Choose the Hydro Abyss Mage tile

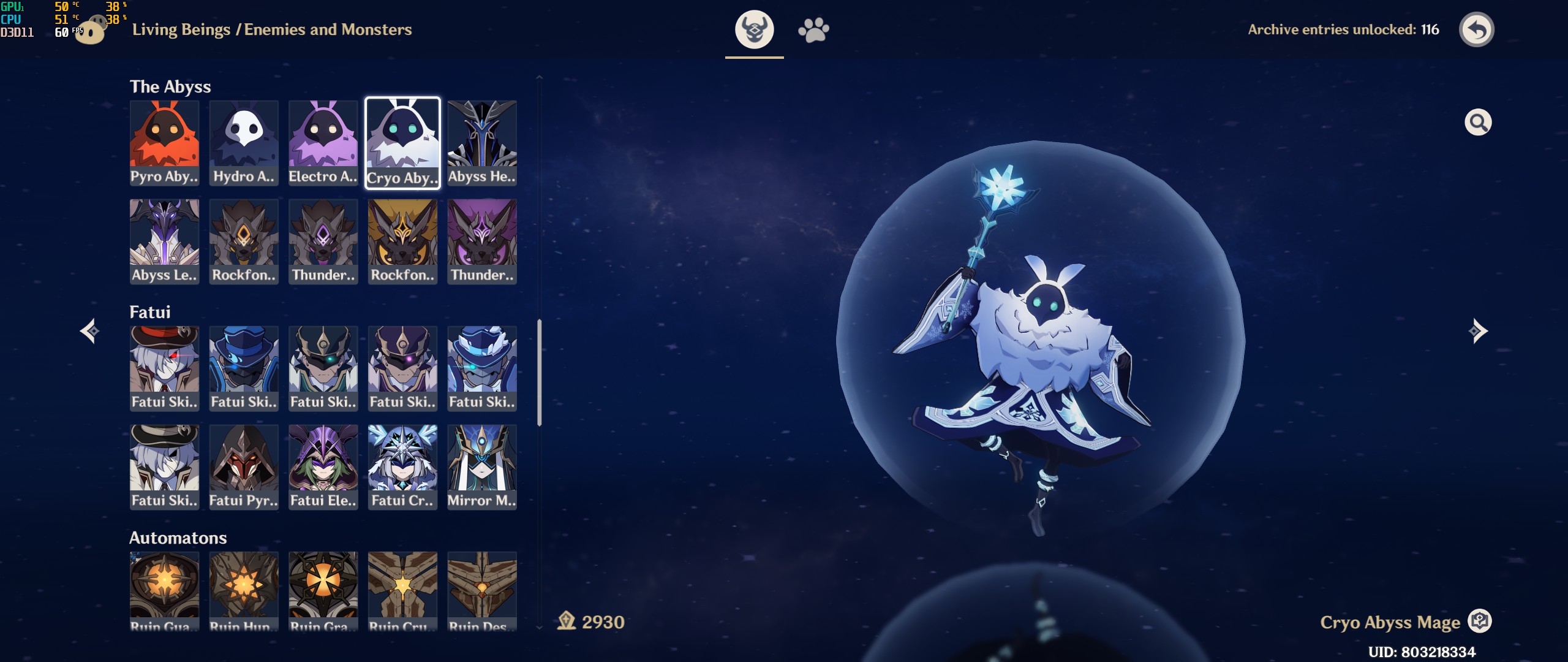pos(244,143)
